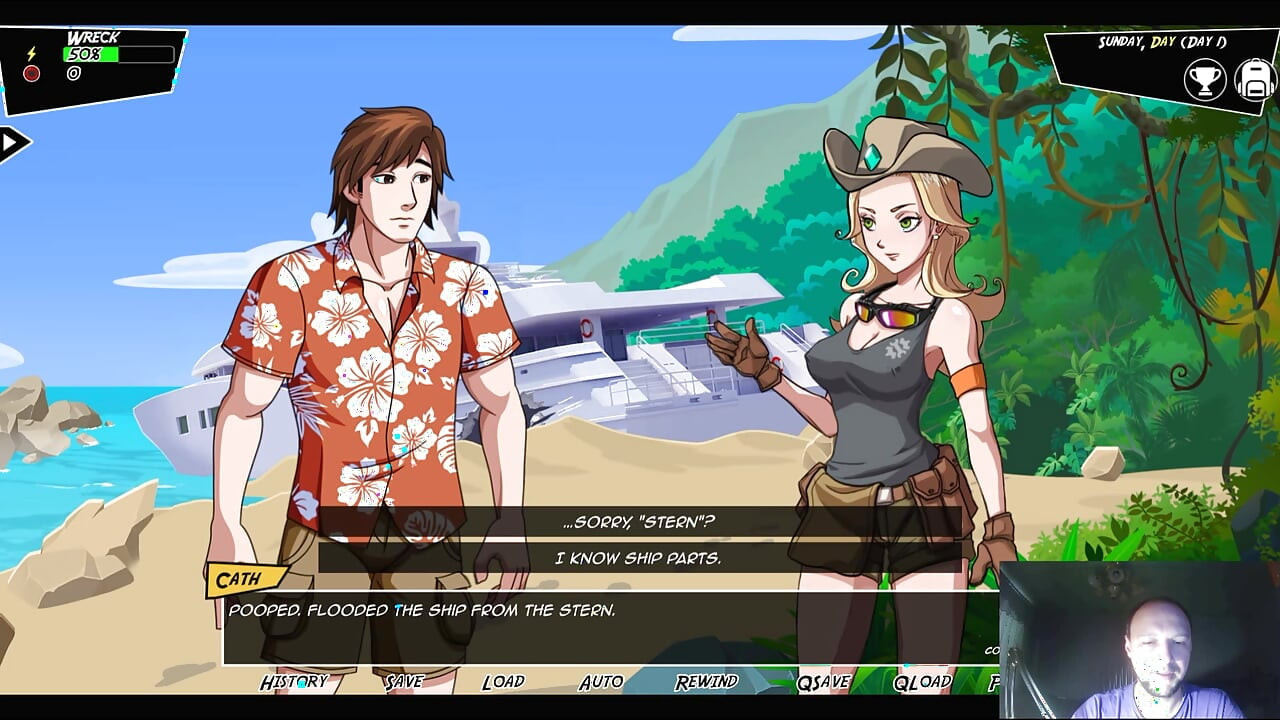Quick-save with the QSave button
The height and width of the screenshot is (720, 1280).
(x=823, y=682)
